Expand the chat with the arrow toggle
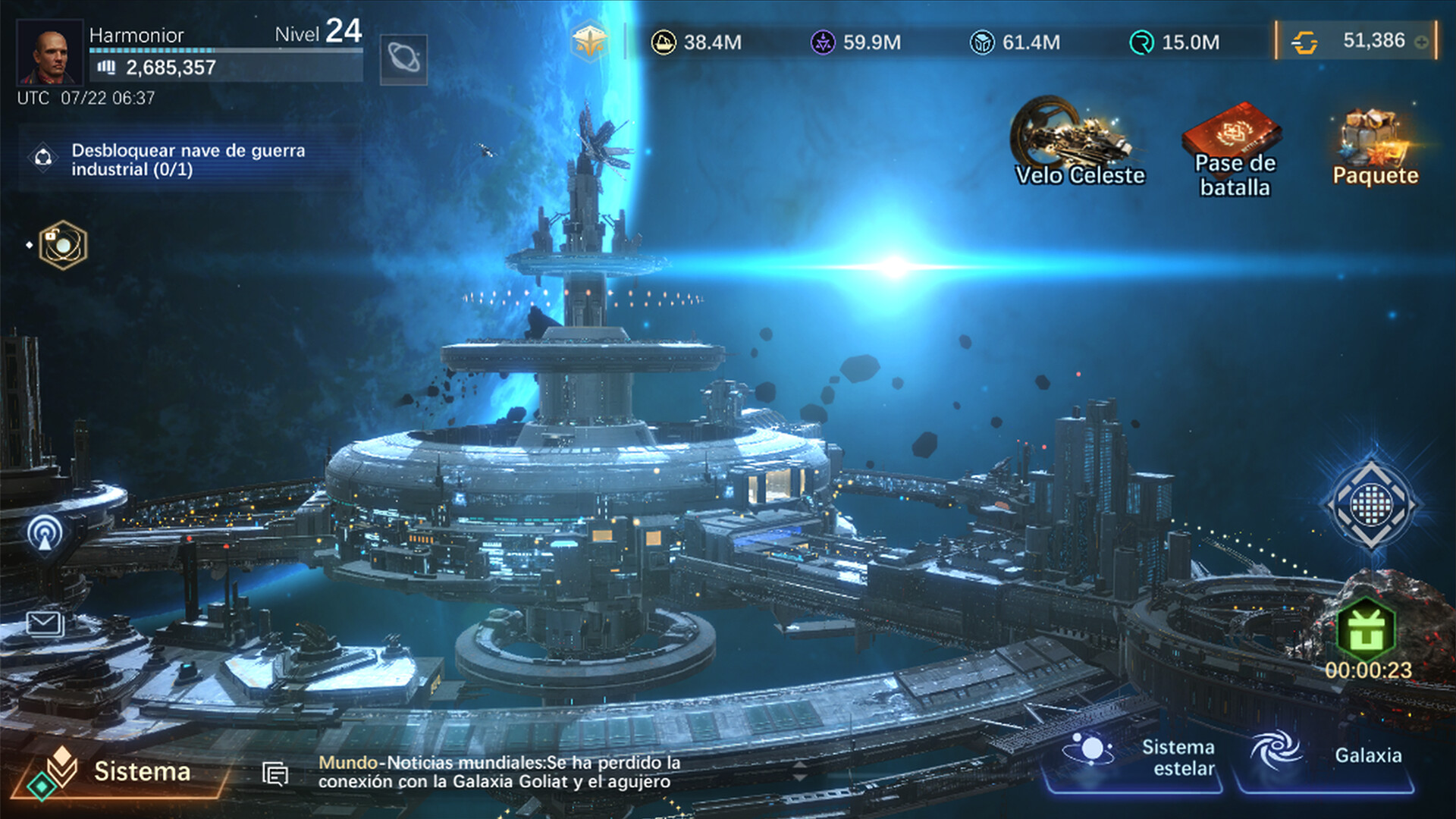The image size is (1456, 819). tap(800, 772)
